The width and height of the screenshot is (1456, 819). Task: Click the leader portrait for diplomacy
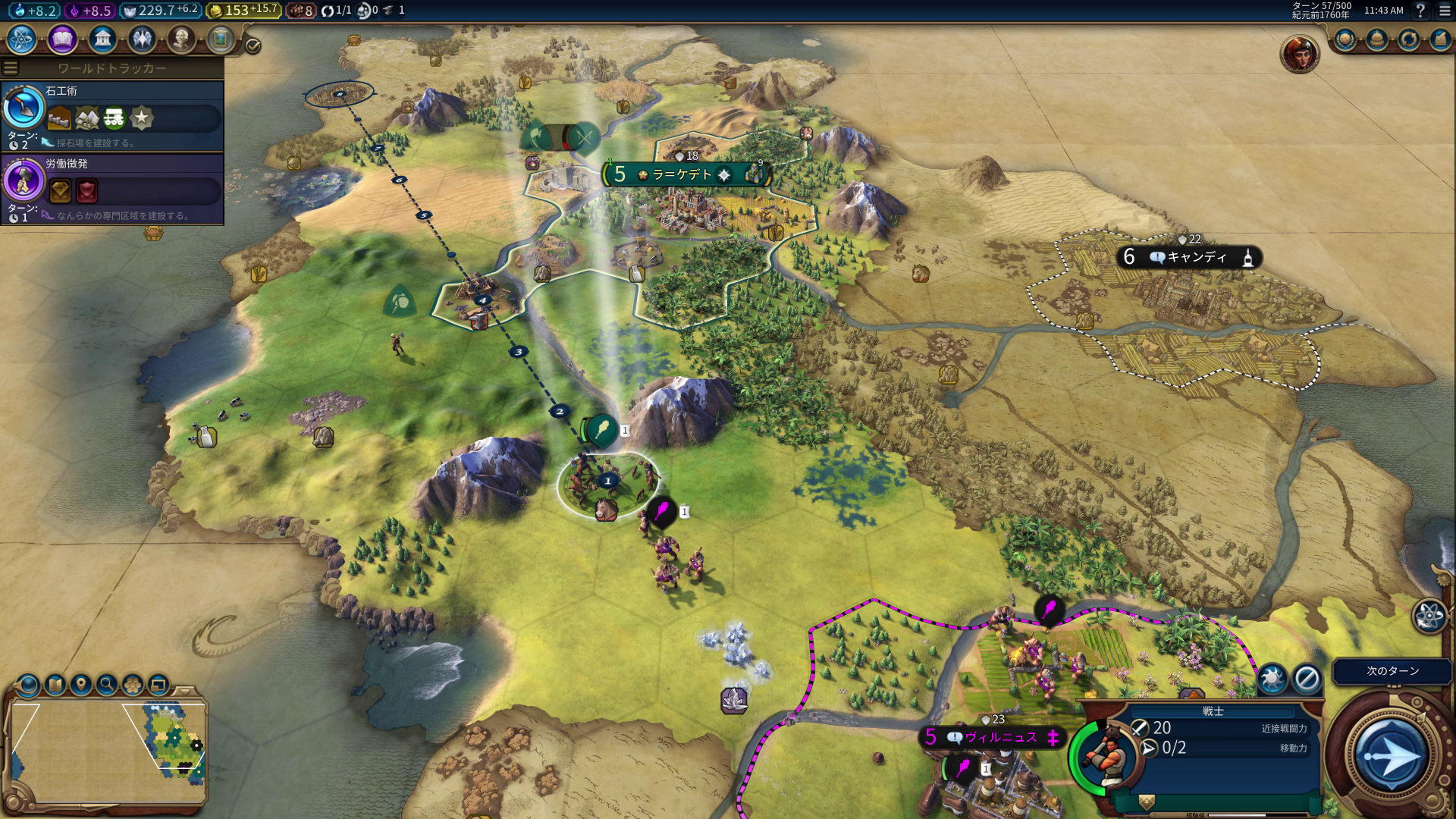coord(1299,53)
